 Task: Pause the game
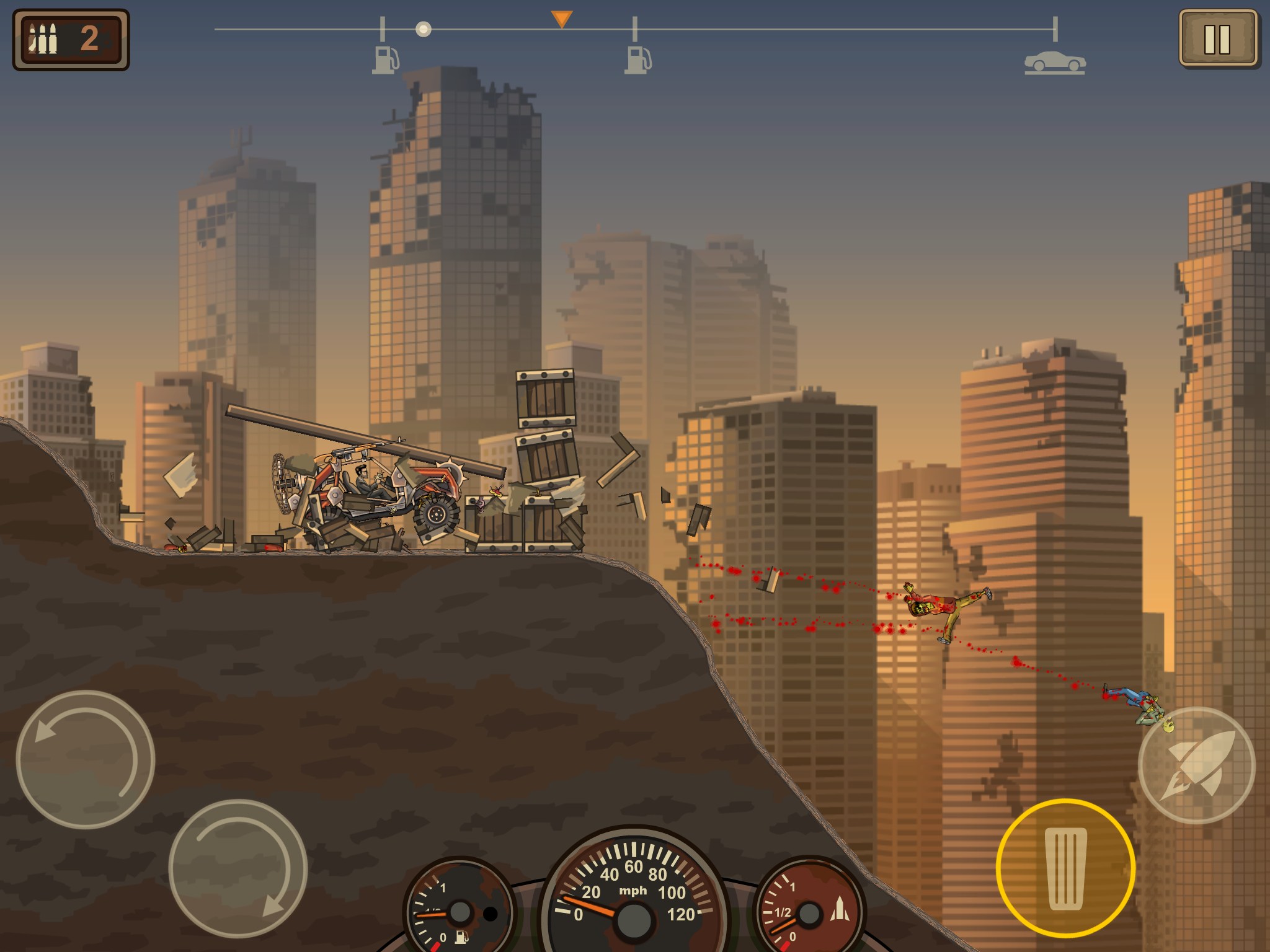pyautogui.click(x=1217, y=38)
